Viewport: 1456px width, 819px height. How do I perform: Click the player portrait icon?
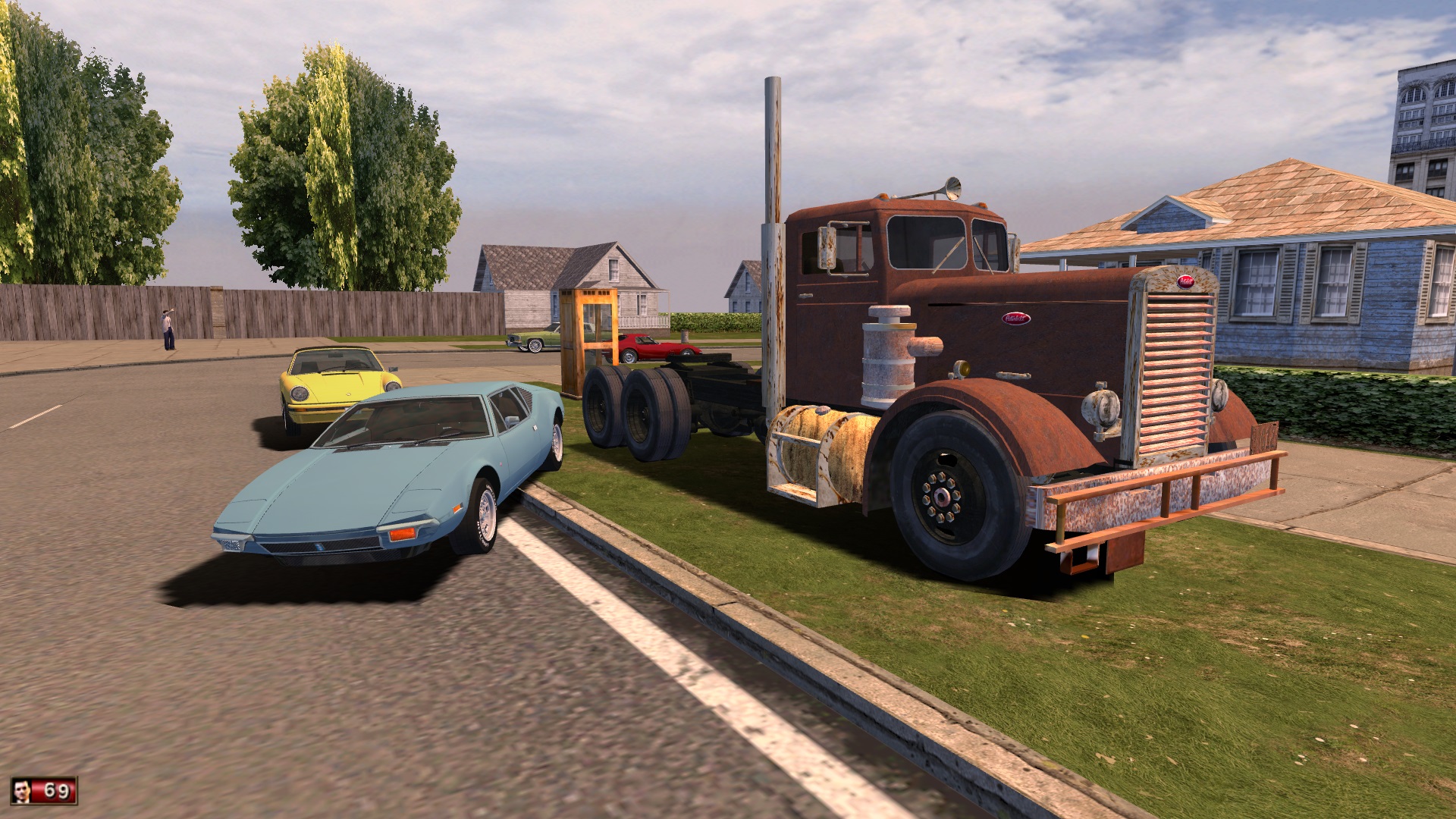click(x=24, y=792)
